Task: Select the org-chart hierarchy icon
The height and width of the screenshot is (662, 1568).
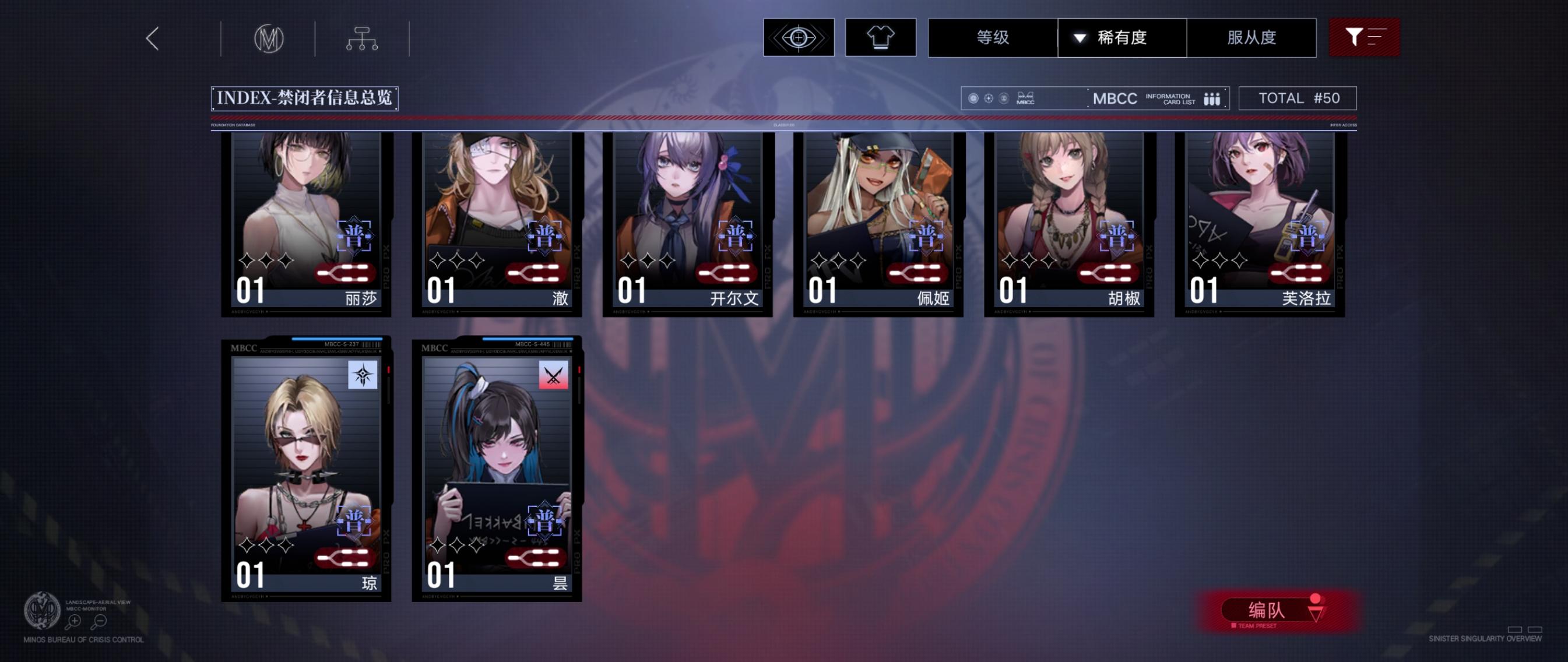Action: pos(363,38)
